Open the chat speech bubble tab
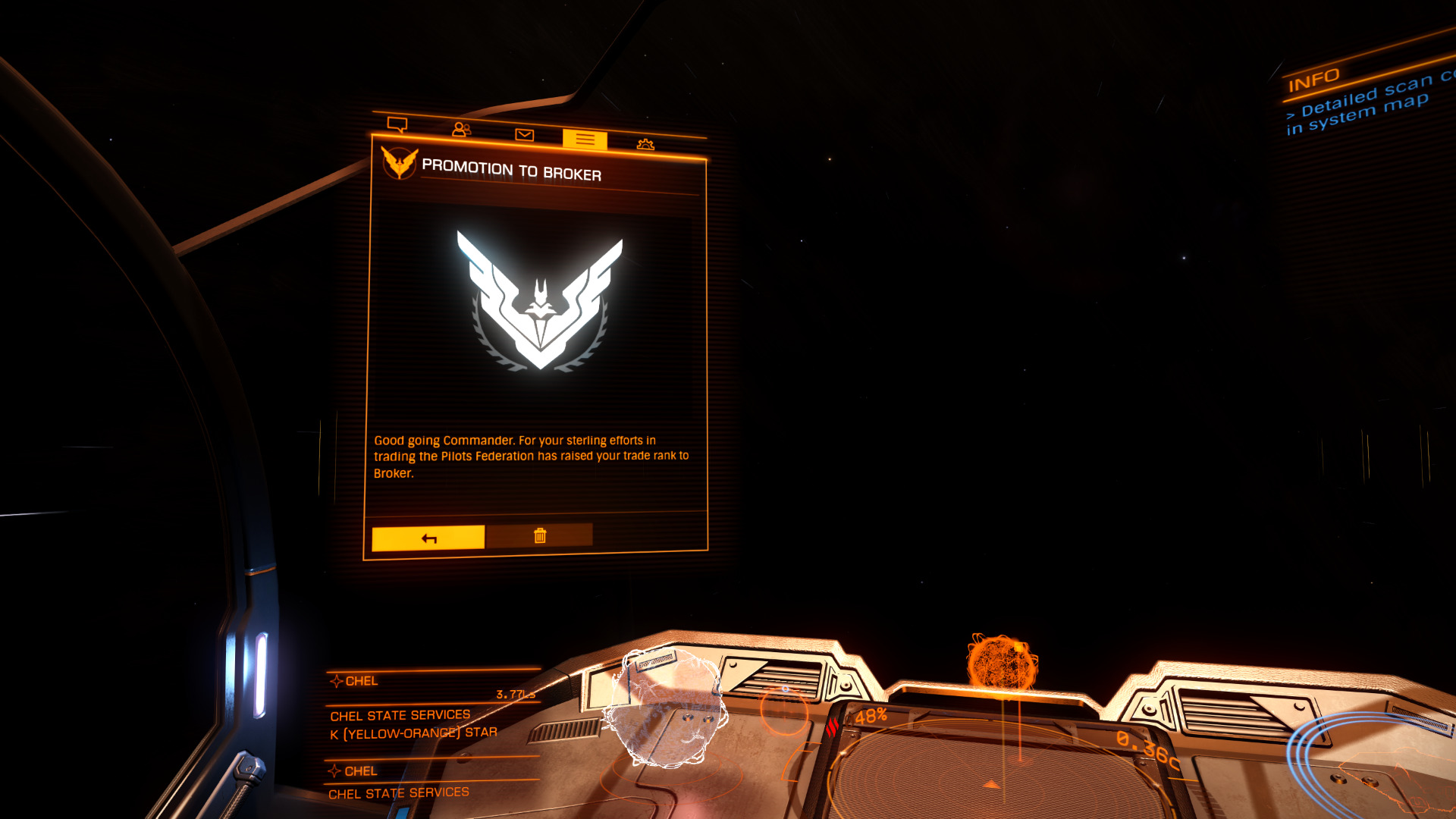This screenshot has height=819, width=1456. click(397, 124)
